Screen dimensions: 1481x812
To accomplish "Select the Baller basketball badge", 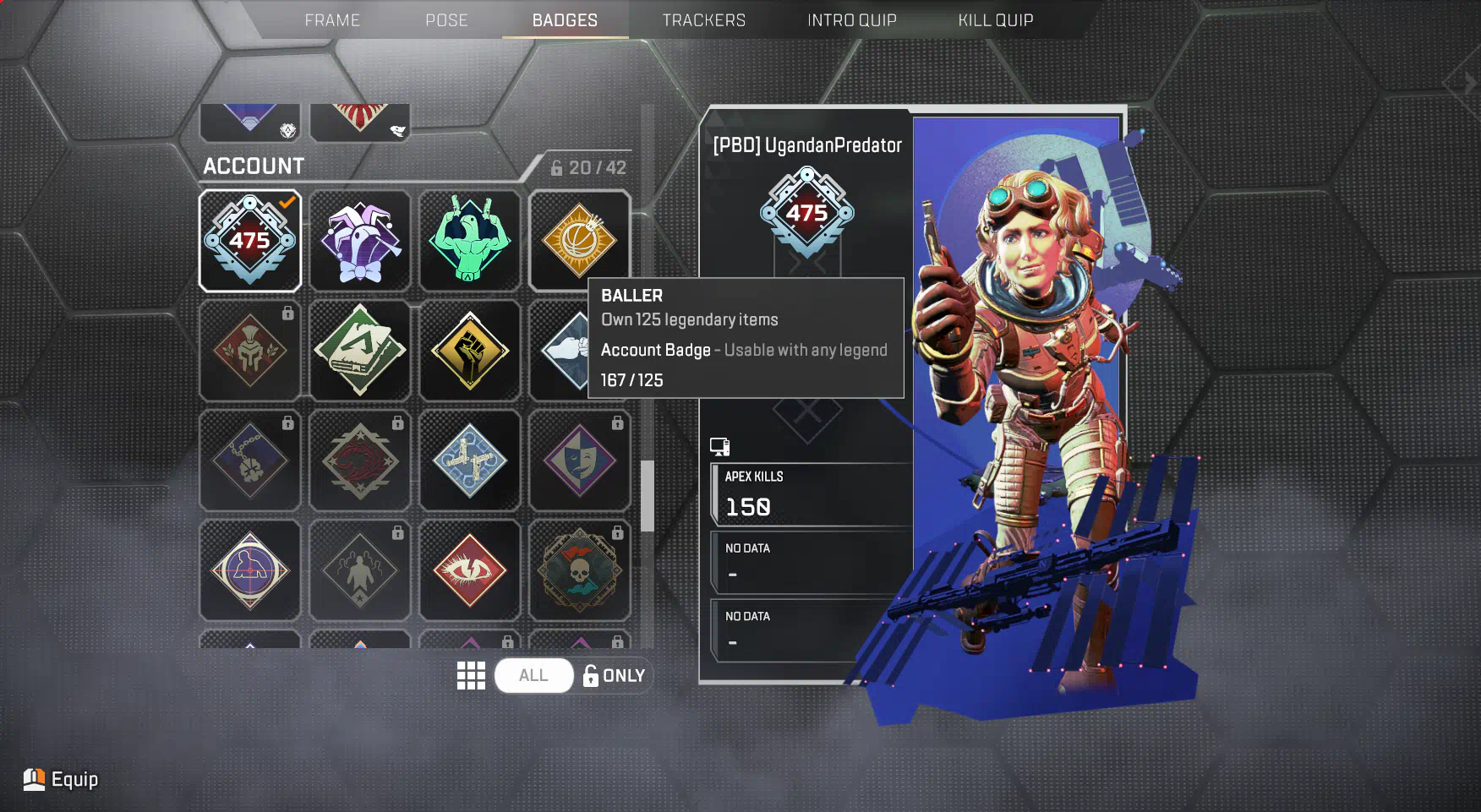I will point(579,239).
